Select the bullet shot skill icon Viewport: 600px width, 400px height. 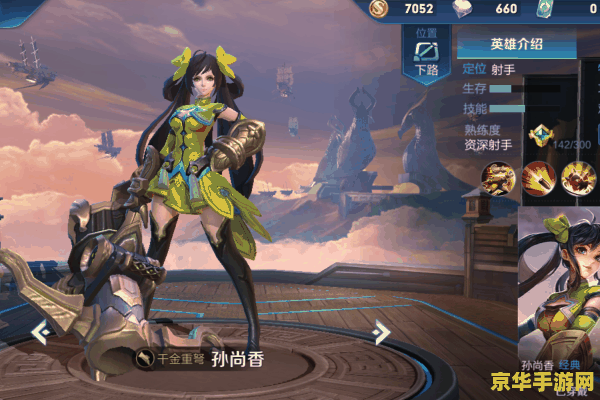click(x=538, y=177)
